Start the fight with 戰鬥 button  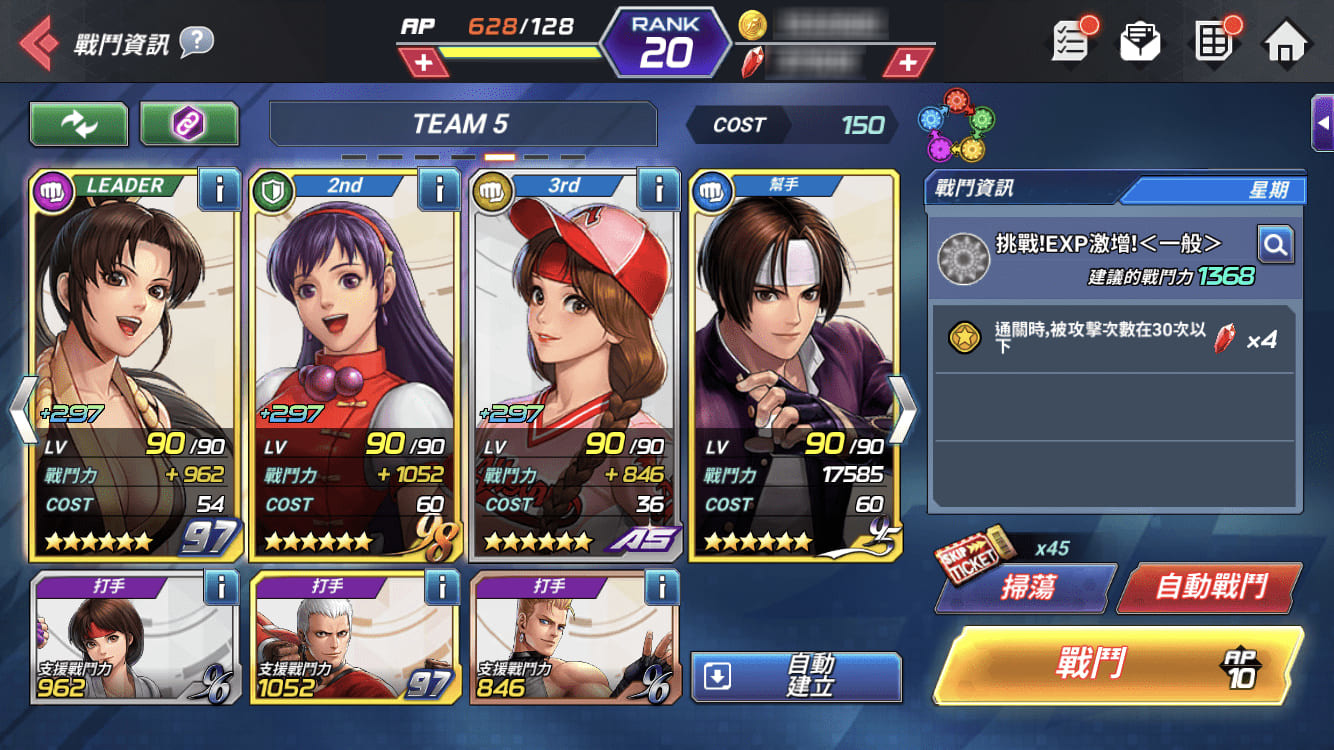(x=1117, y=665)
